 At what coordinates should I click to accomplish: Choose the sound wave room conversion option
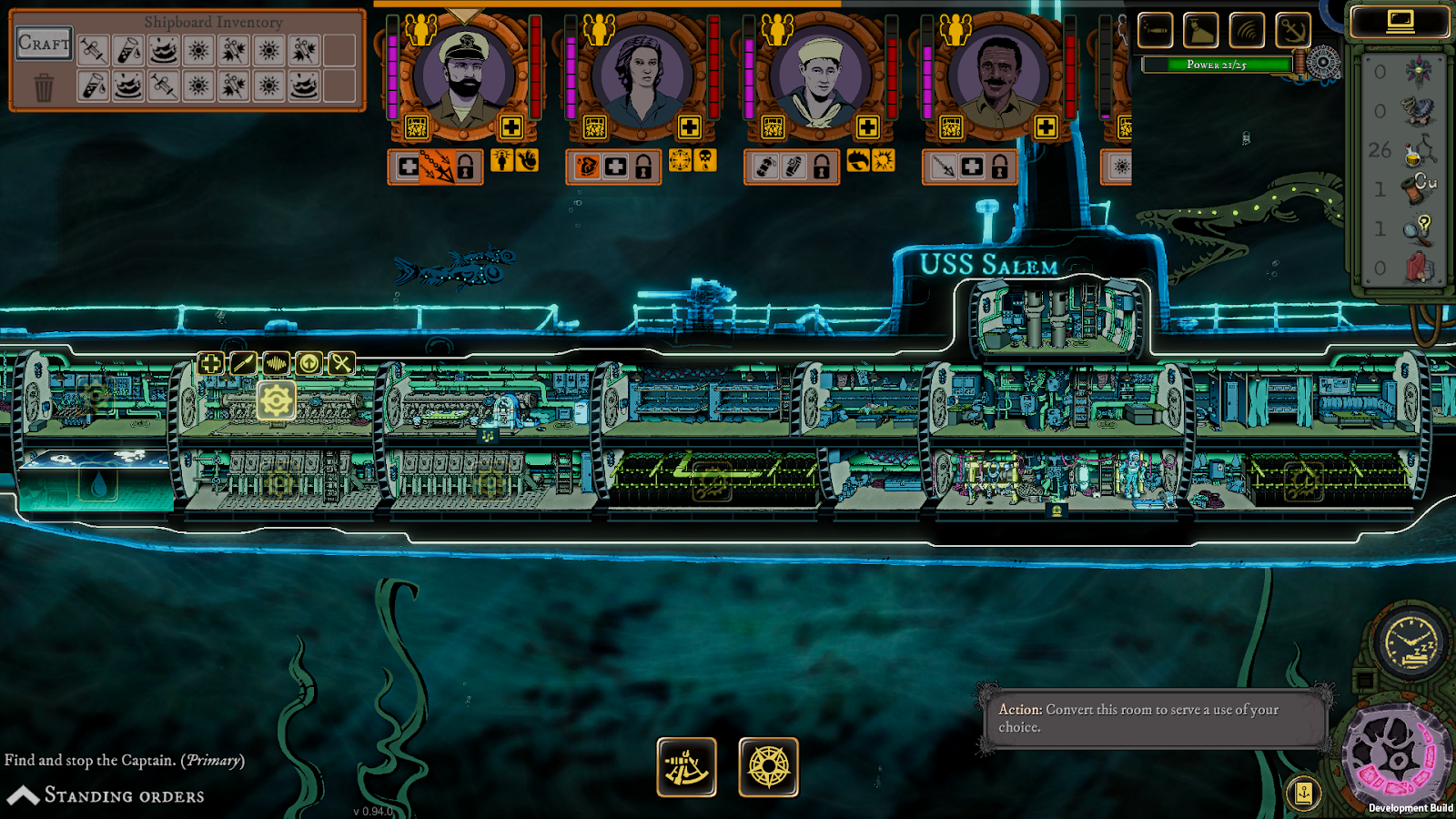tap(276, 364)
